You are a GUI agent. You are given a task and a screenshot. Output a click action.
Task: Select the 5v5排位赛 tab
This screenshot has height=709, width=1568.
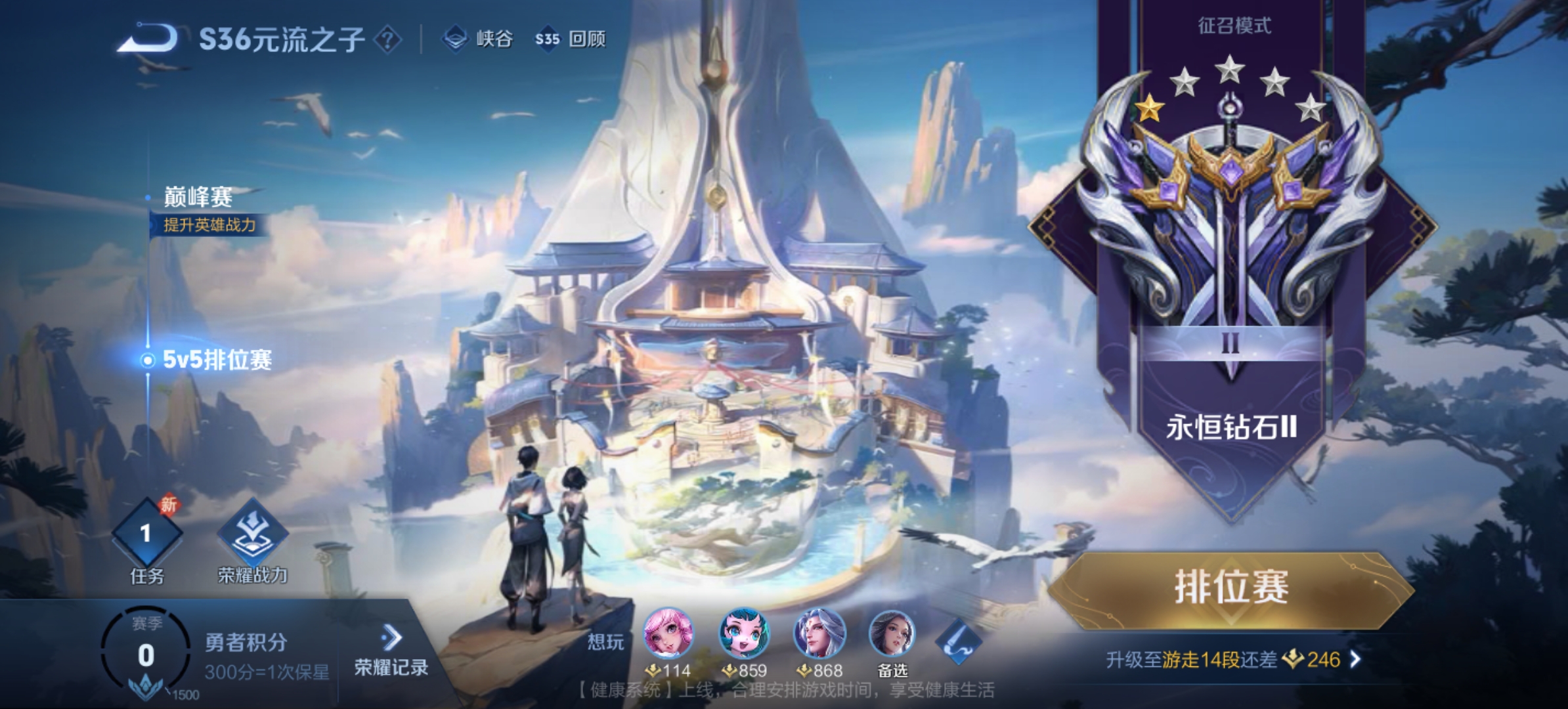[x=216, y=360]
